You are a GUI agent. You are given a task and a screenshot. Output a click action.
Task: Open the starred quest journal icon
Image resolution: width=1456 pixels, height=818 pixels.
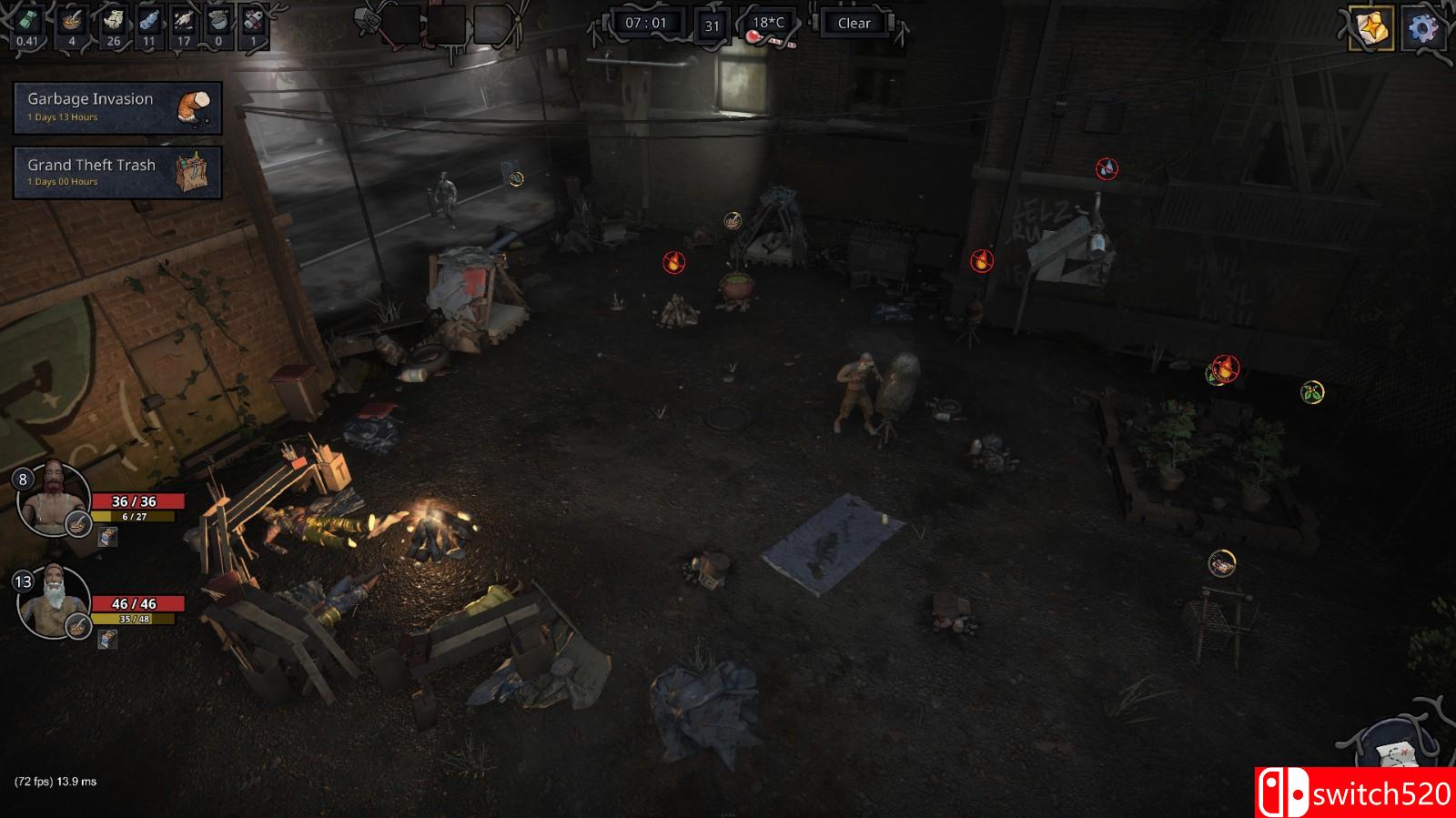pyautogui.click(x=1372, y=28)
